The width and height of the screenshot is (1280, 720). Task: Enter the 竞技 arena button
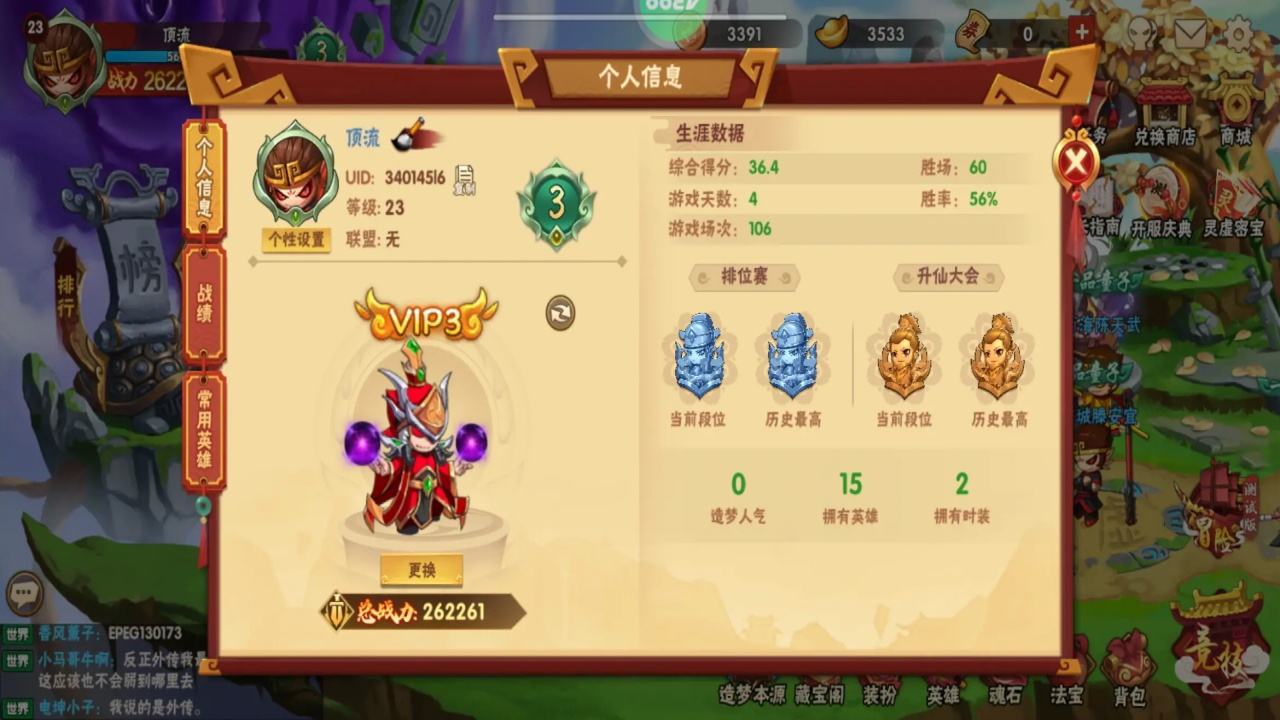pyautogui.click(x=1219, y=645)
